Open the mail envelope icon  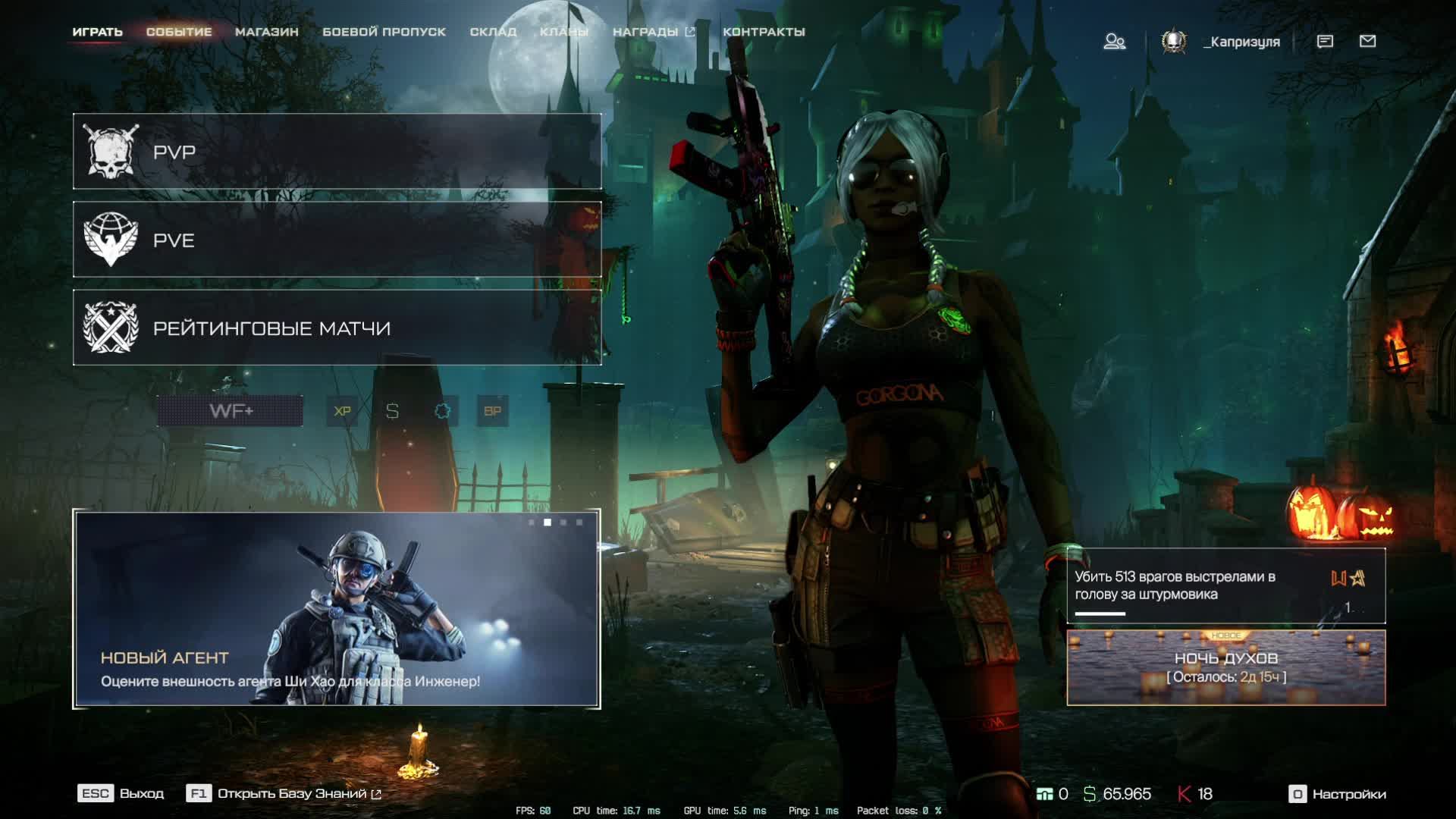[1367, 42]
